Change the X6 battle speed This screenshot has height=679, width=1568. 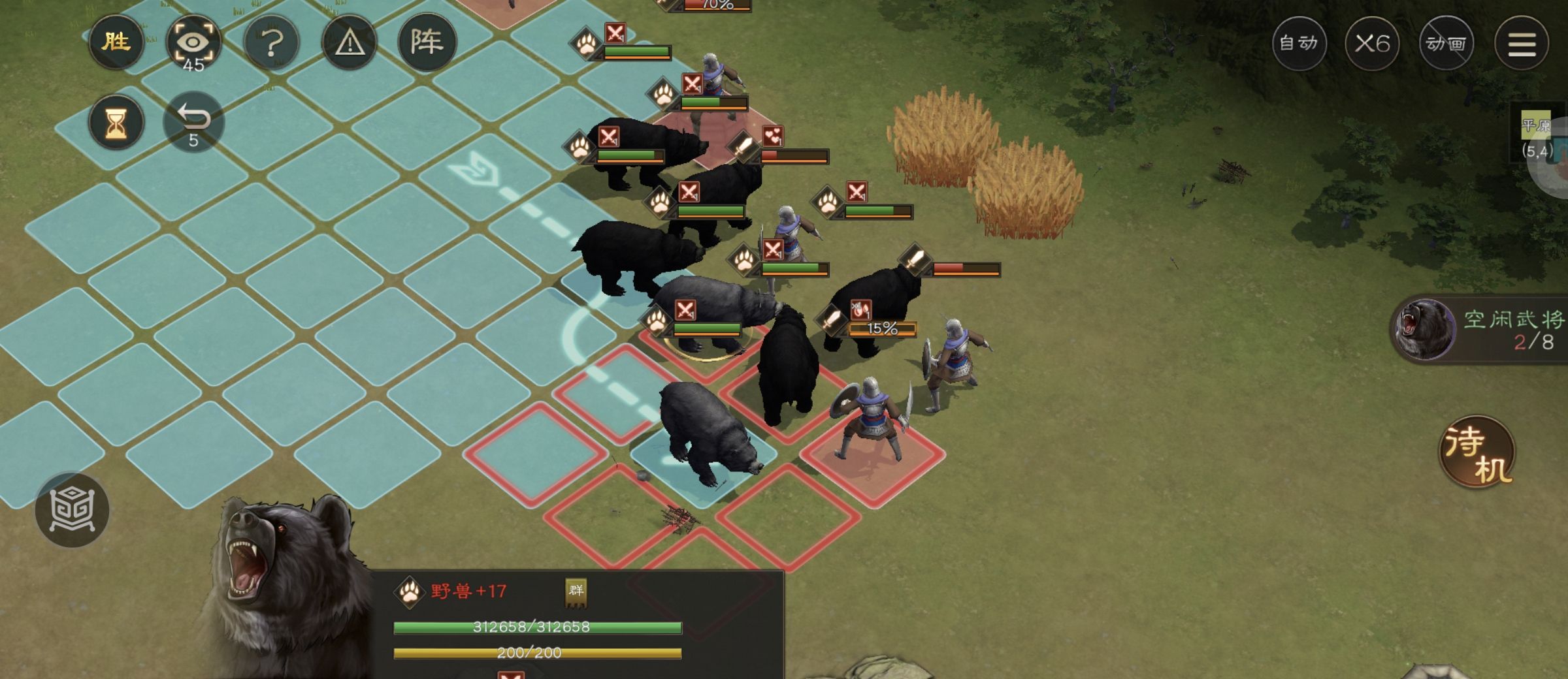[1372, 43]
